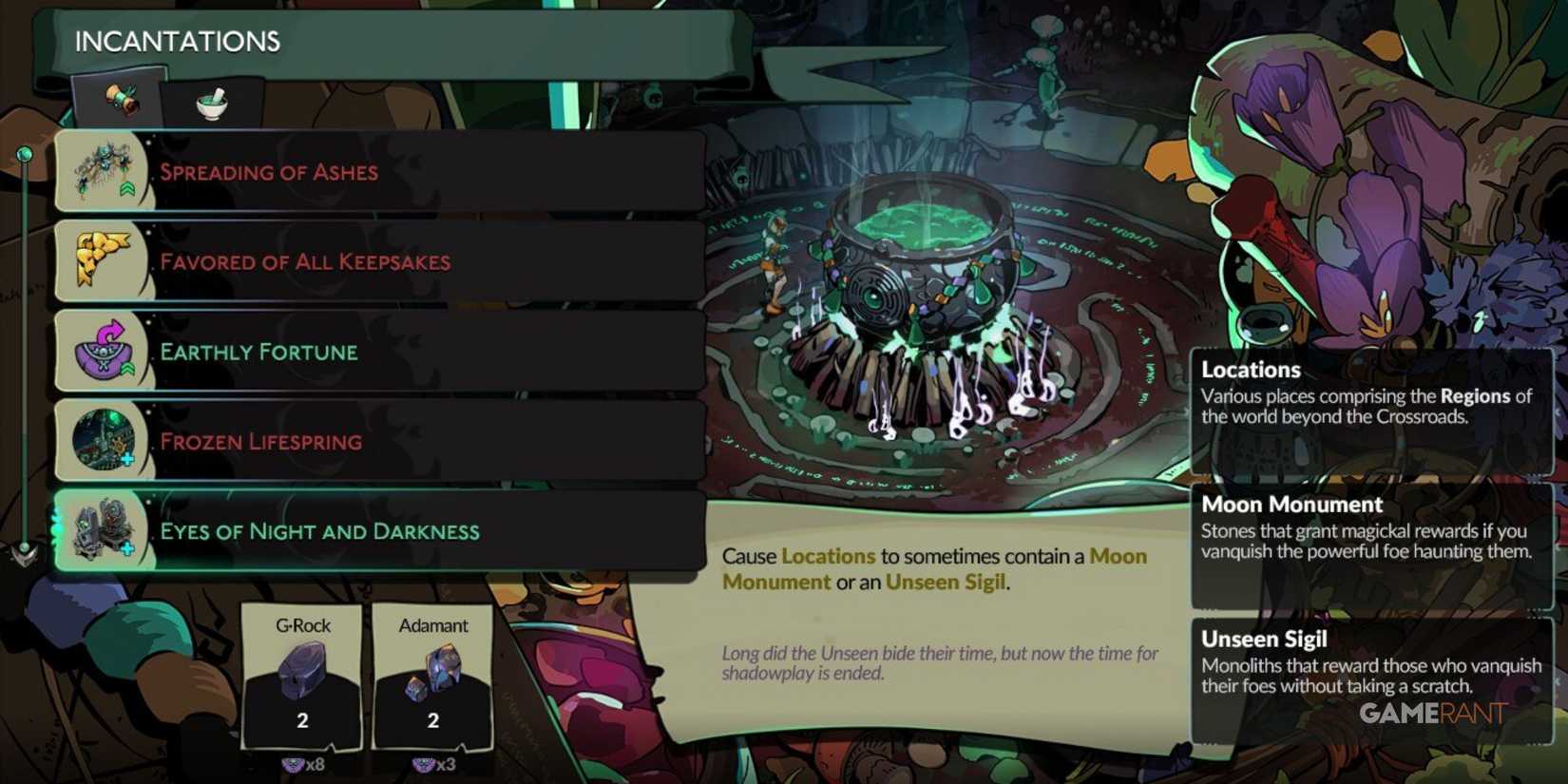Viewport: 1568px width, 784px height.
Task: Select the Spreading of Ashes wreath icon
Action: pyautogui.click(x=103, y=169)
